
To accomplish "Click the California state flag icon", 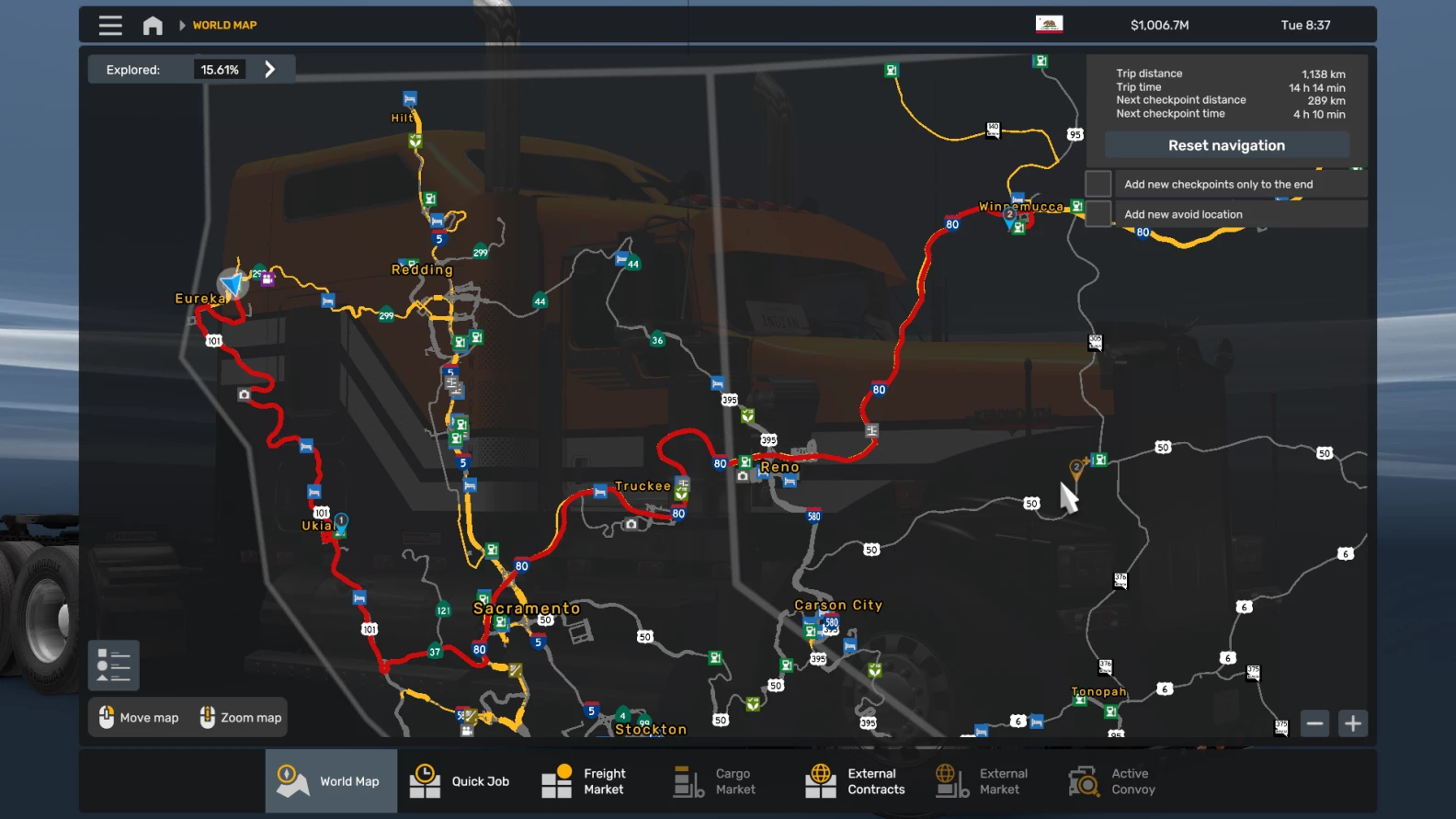I will tap(1048, 25).
